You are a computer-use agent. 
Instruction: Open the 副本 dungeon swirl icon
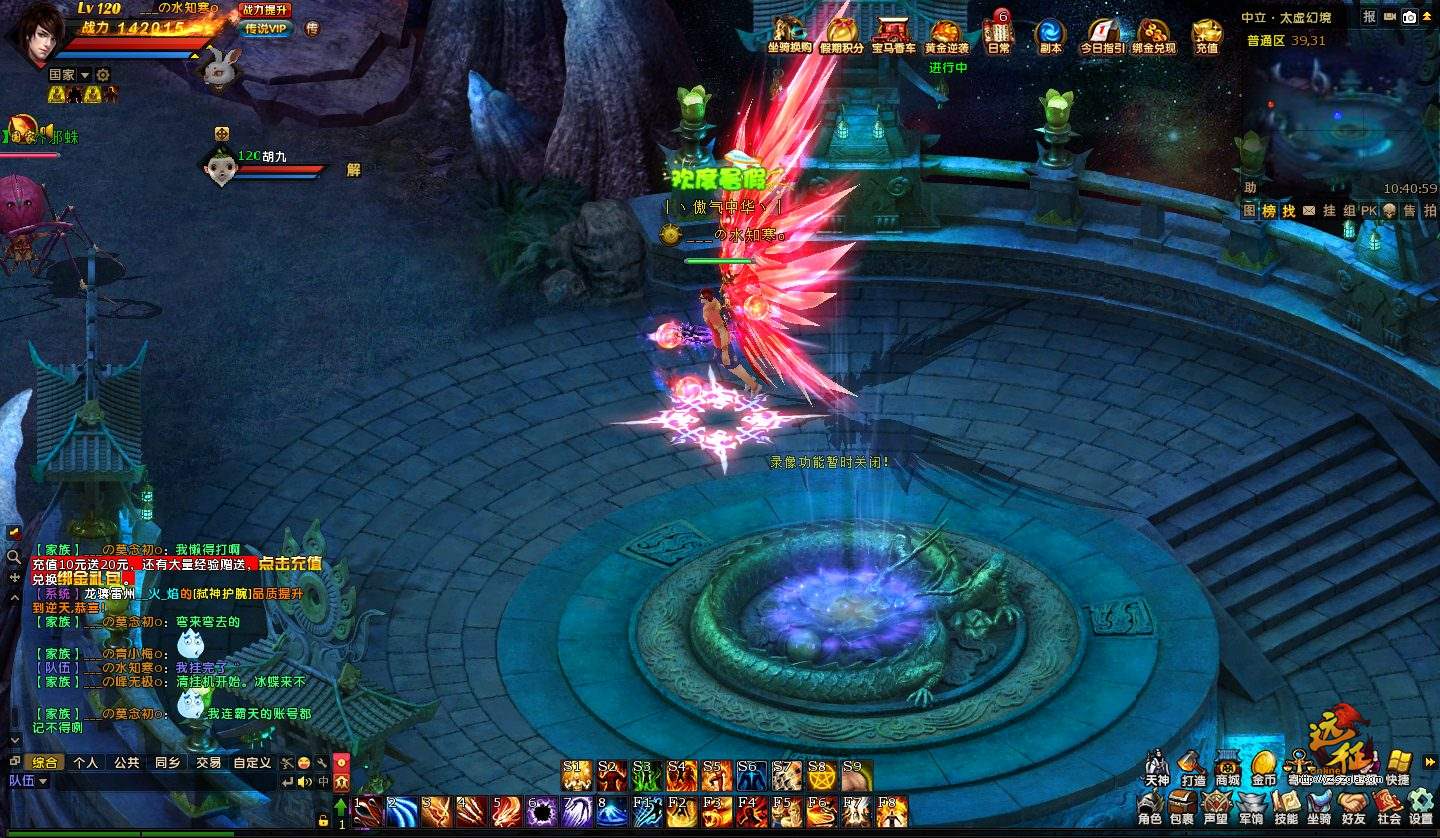point(1050,34)
